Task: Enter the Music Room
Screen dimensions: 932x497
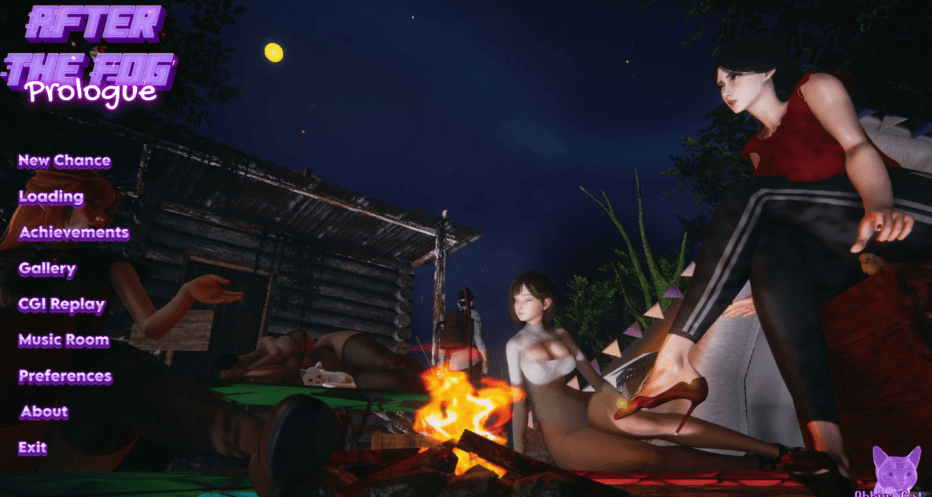Action: (x=64, y=341)
